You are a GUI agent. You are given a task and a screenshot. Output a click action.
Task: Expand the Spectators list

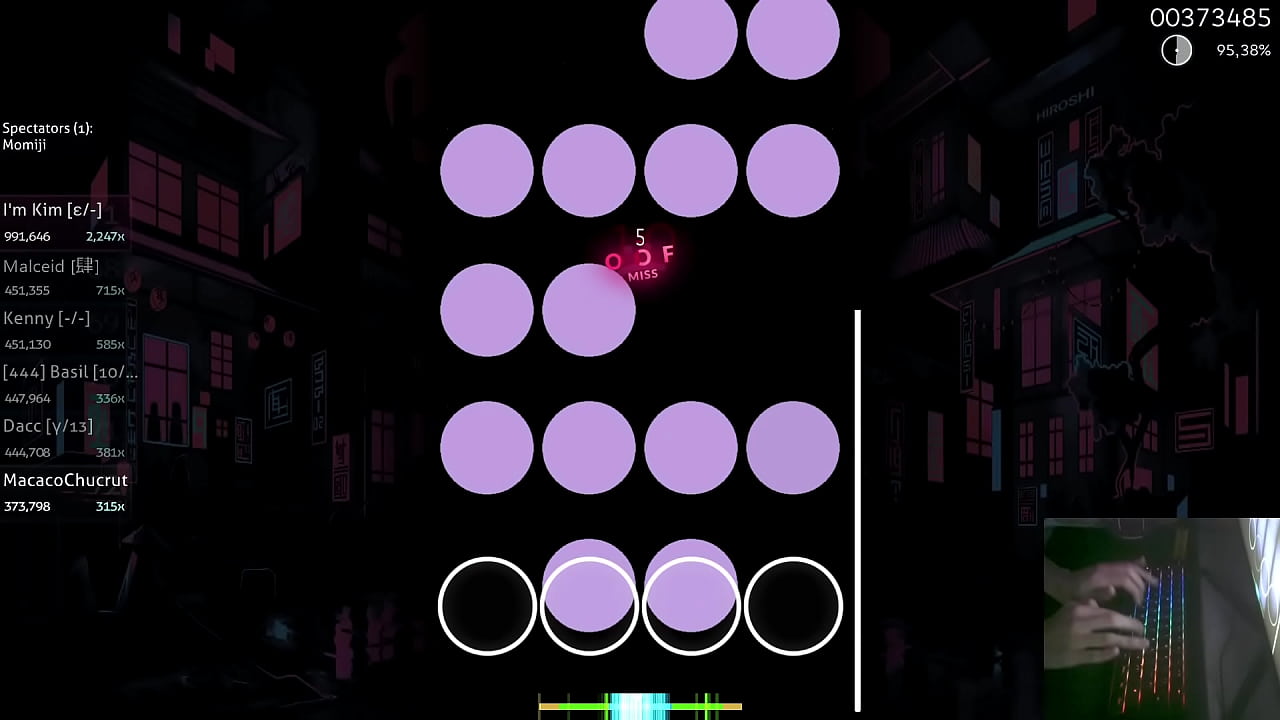click(x=47, y=128)
